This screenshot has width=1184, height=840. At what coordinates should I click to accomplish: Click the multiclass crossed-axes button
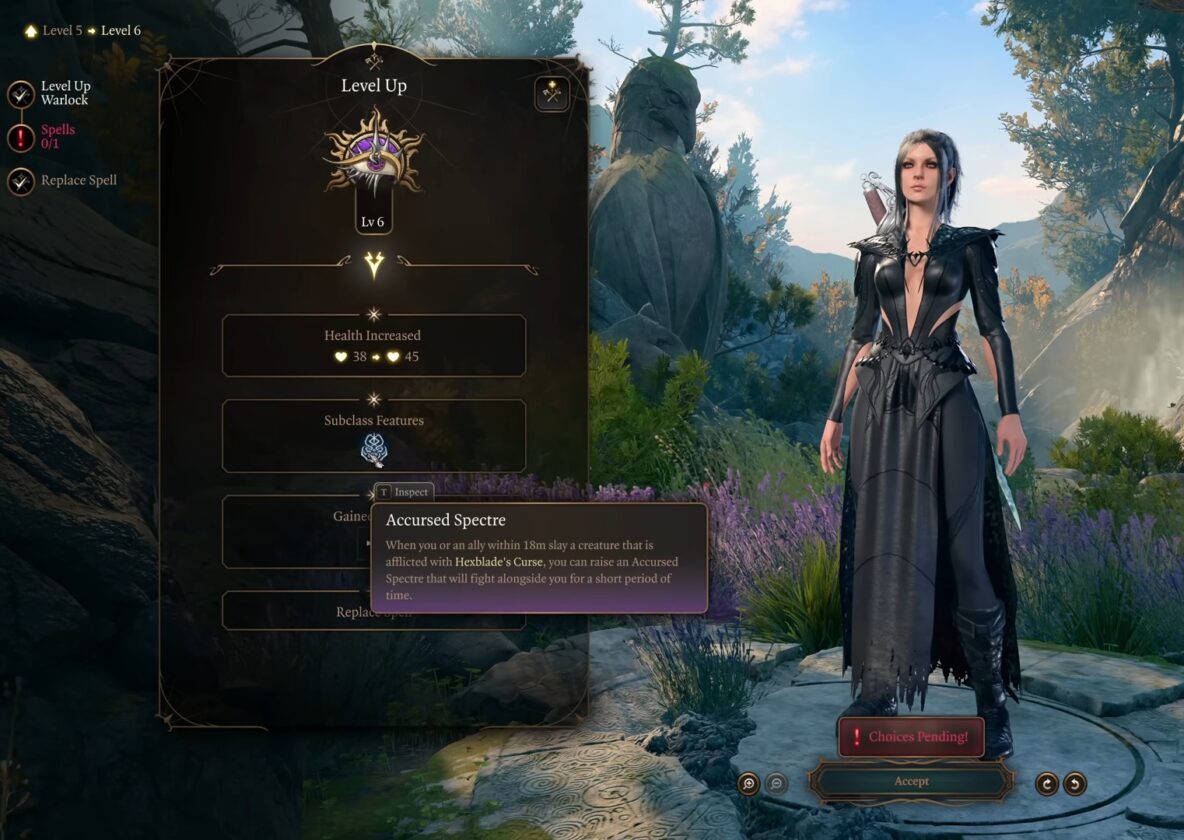[x=551, y=94]
